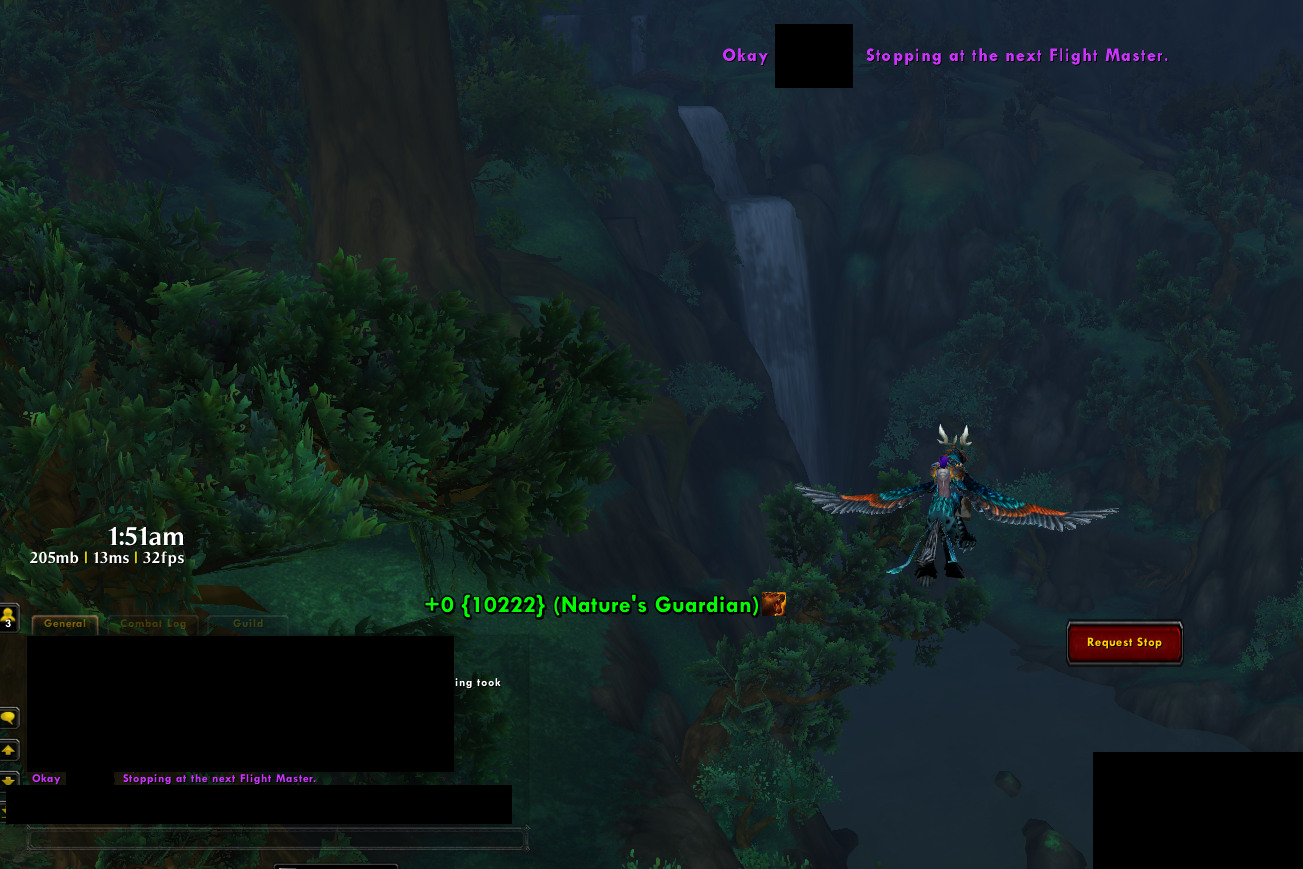Click the clock showing 1:51am

point(145,537)
